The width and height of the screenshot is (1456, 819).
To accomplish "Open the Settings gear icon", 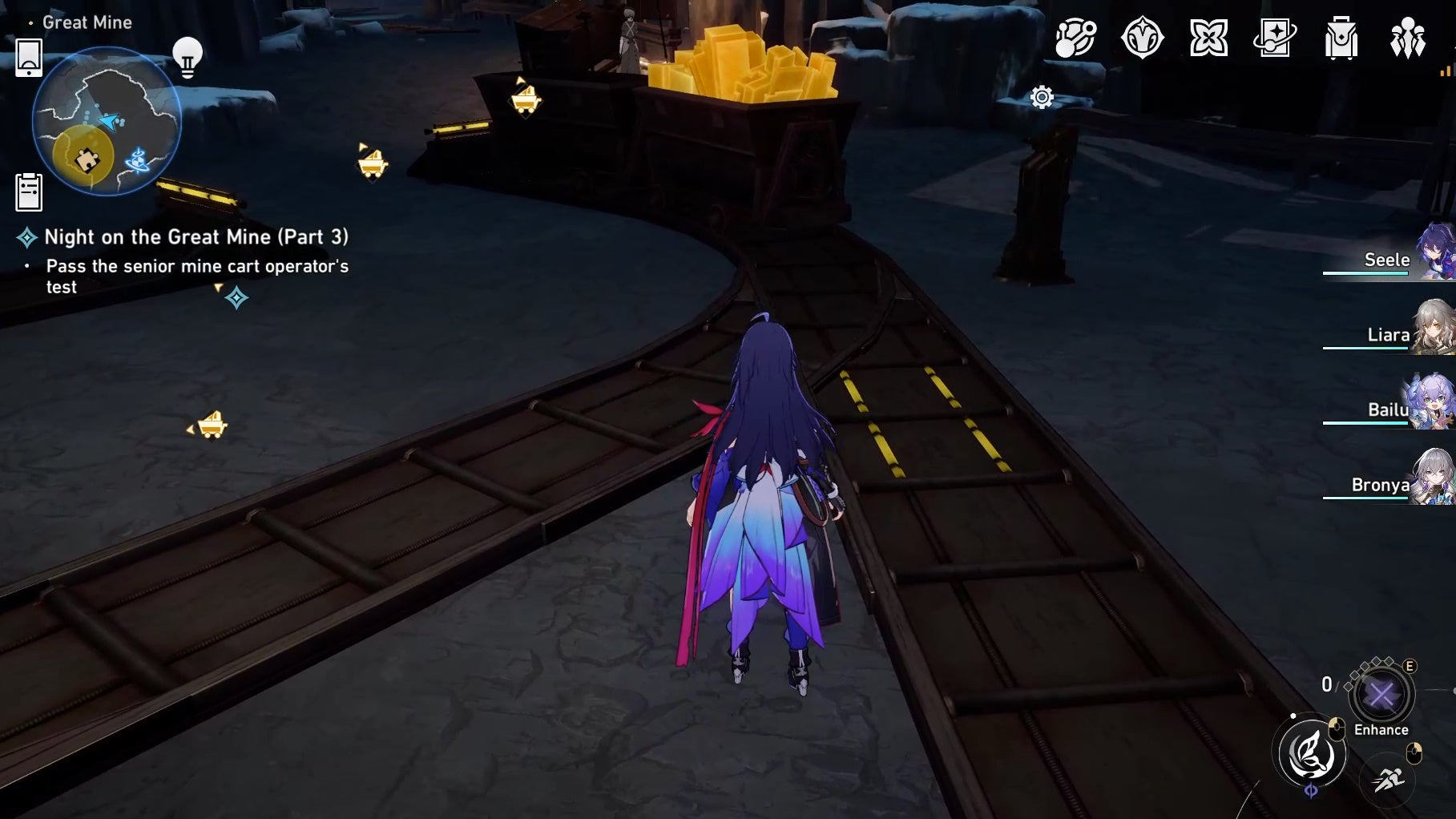I will [1040, 96].
